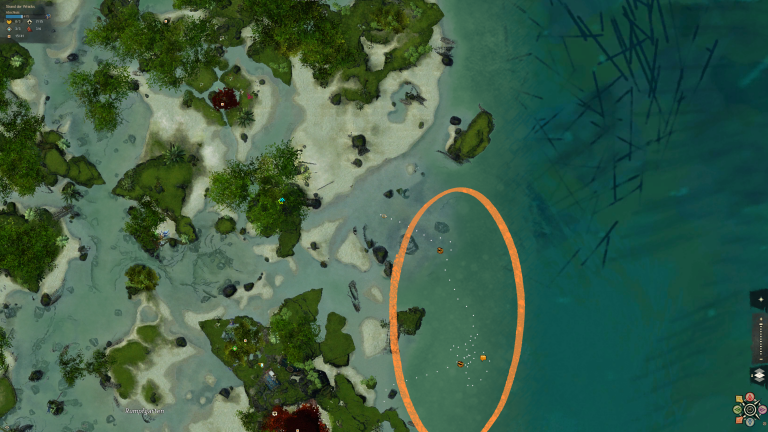Image resolution: width=768 pixels, height=432 pixels.
Task: Click the center of the marker wheel
Action: pos(750,410)
